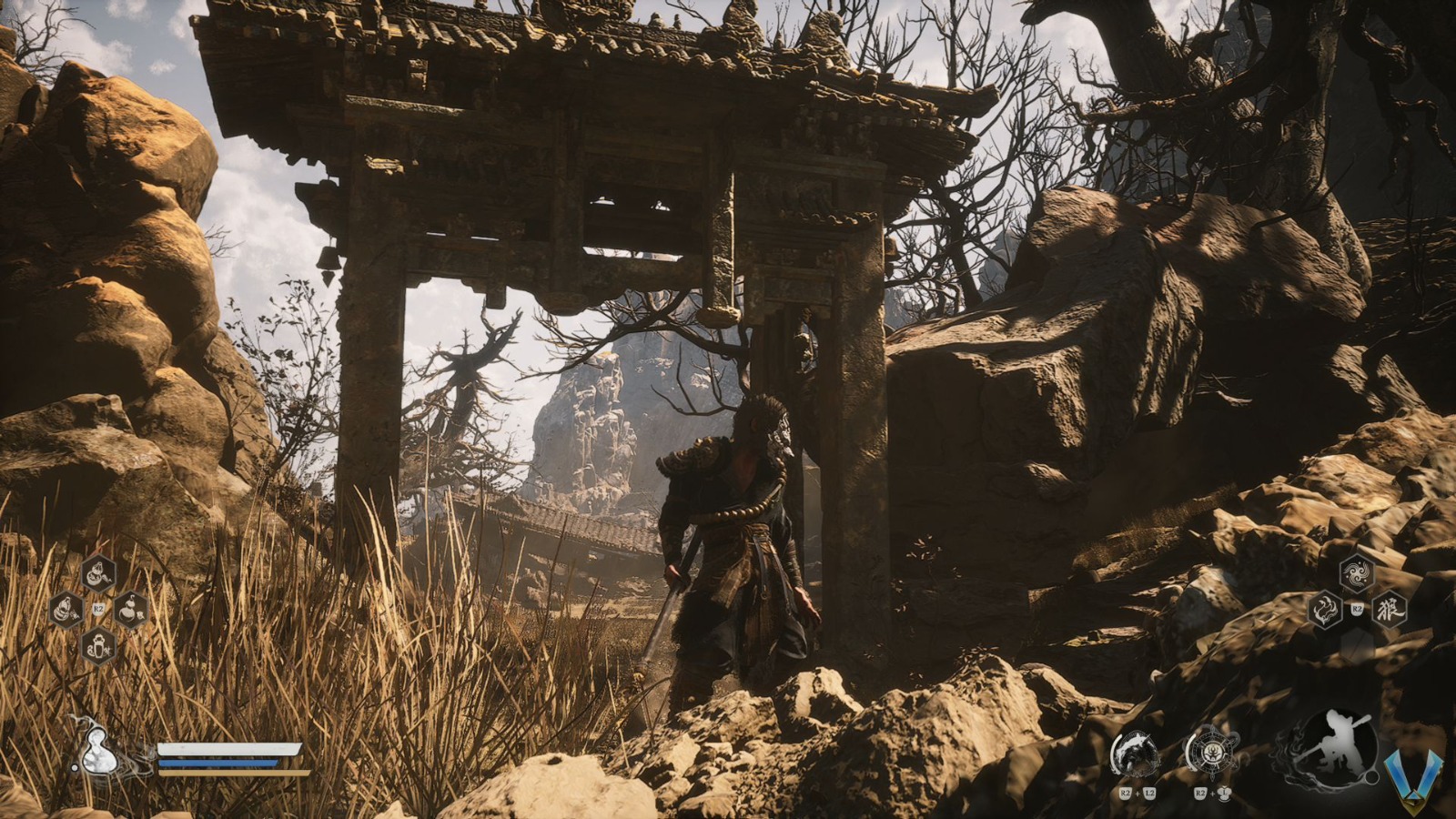Click the circular vessel icon above R2+triangle
1456x819 pixels.
tap(1213, 751)
